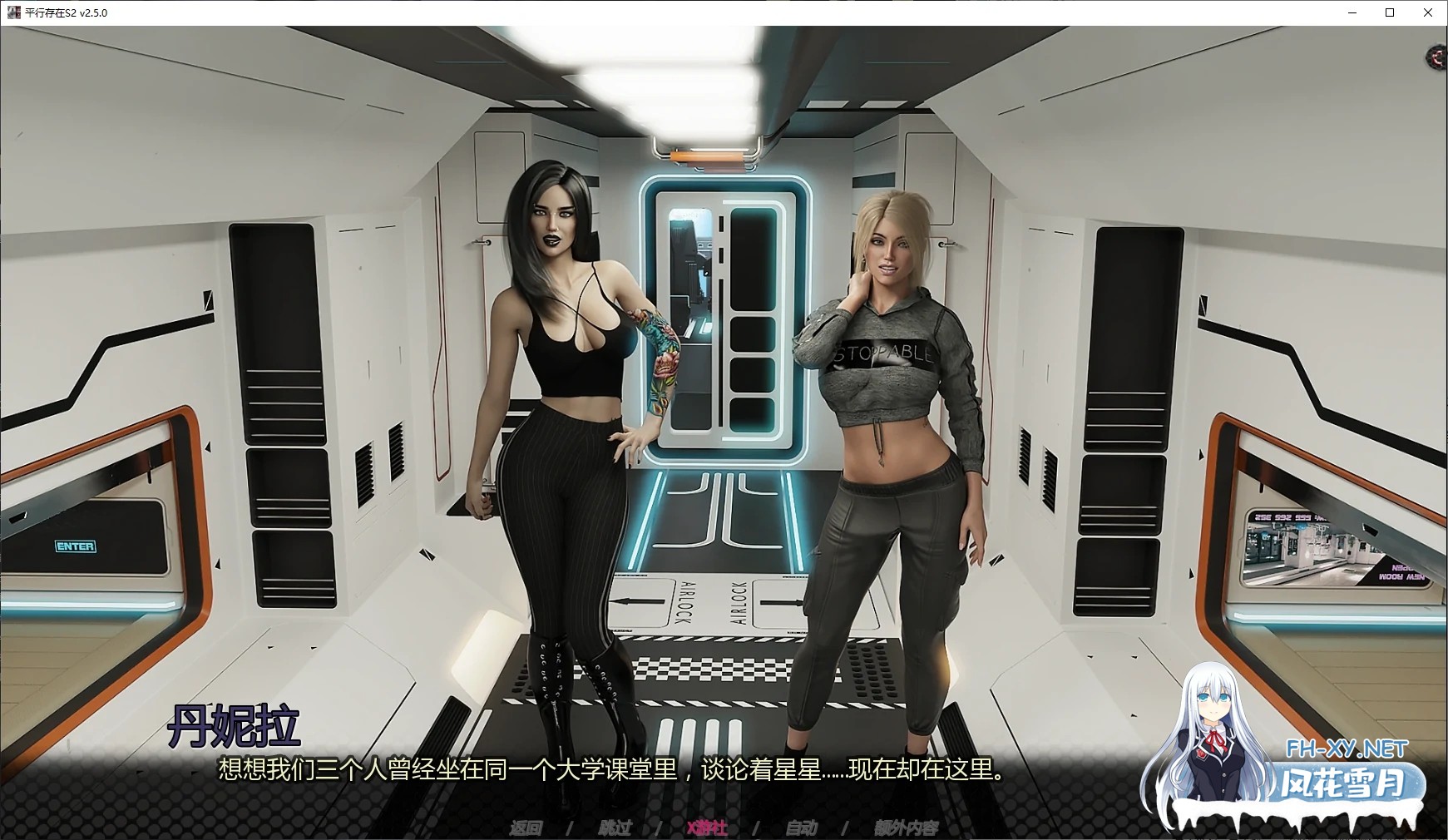Click the round icon at top-right edge
Screen dimensions: 1448x840
click(x=1438, y=57)
